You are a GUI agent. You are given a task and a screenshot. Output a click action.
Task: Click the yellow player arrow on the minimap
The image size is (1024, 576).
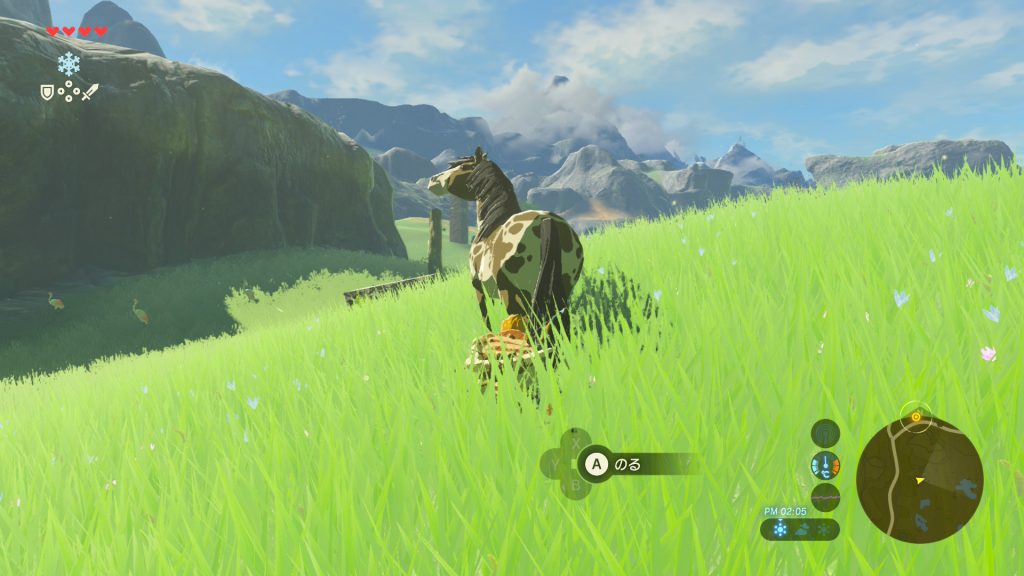pos(919,480)
